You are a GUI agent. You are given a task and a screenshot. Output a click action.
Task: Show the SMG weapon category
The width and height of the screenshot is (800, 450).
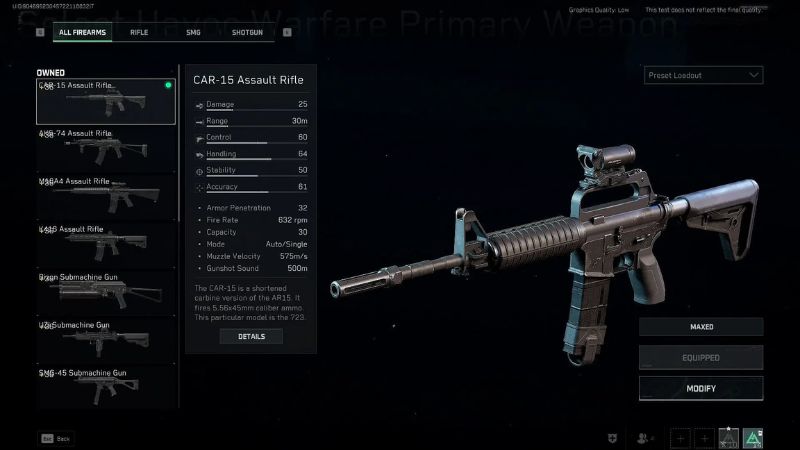[193, 32]
